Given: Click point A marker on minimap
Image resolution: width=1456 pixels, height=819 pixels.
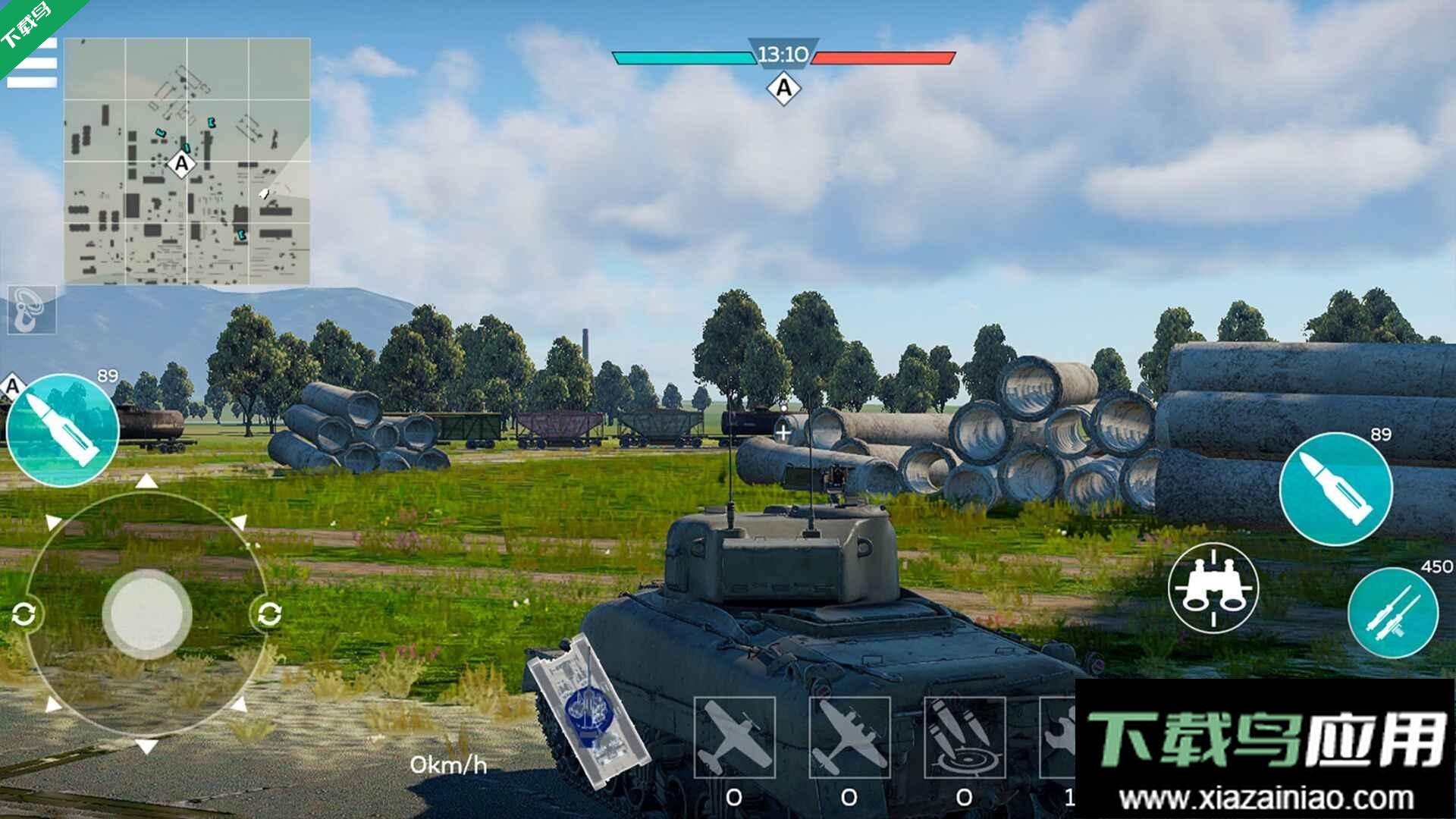Looking at the screenshot, I should (181, 163).
